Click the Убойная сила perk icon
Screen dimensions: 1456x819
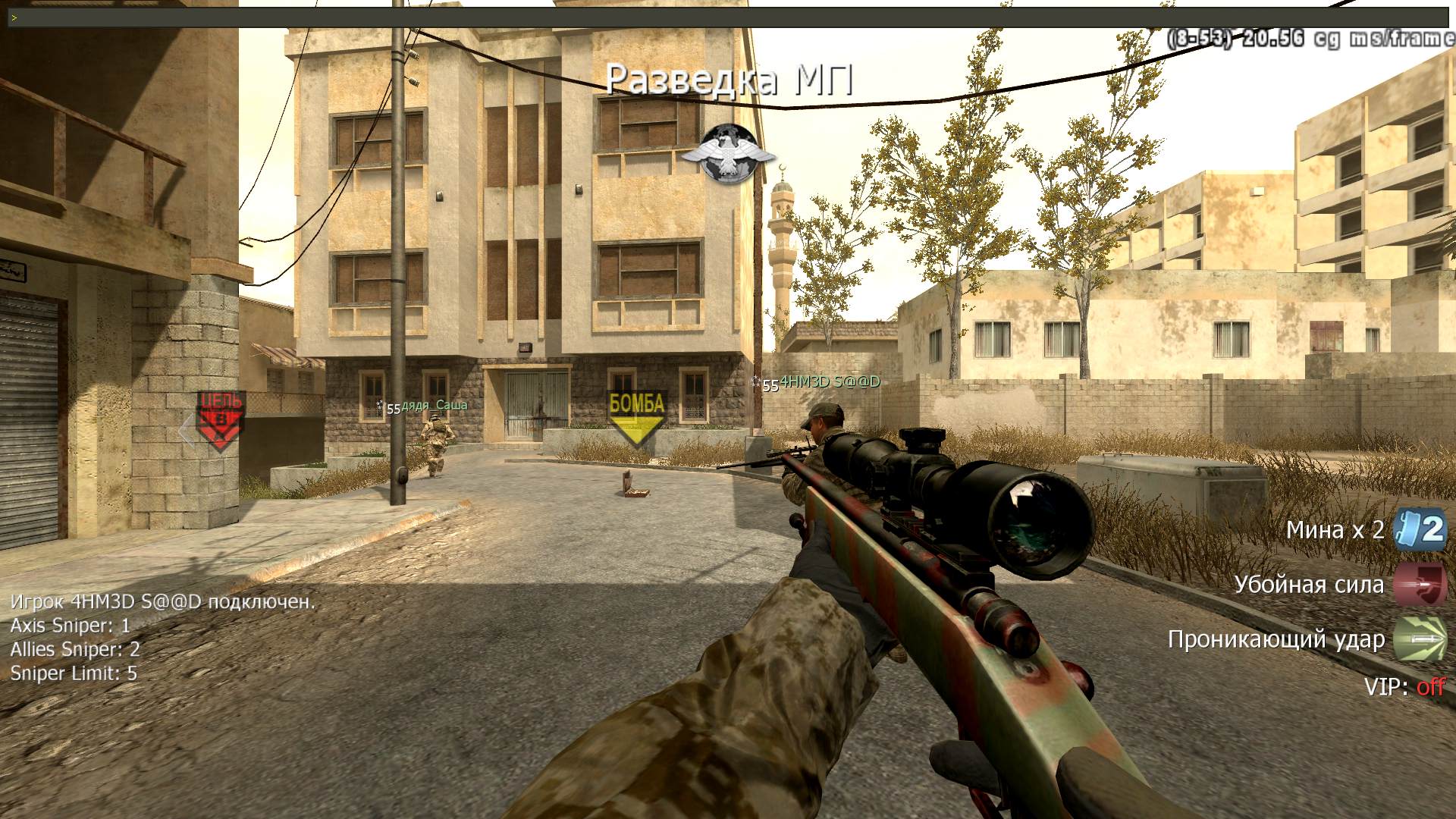(x=1420, y=585)
